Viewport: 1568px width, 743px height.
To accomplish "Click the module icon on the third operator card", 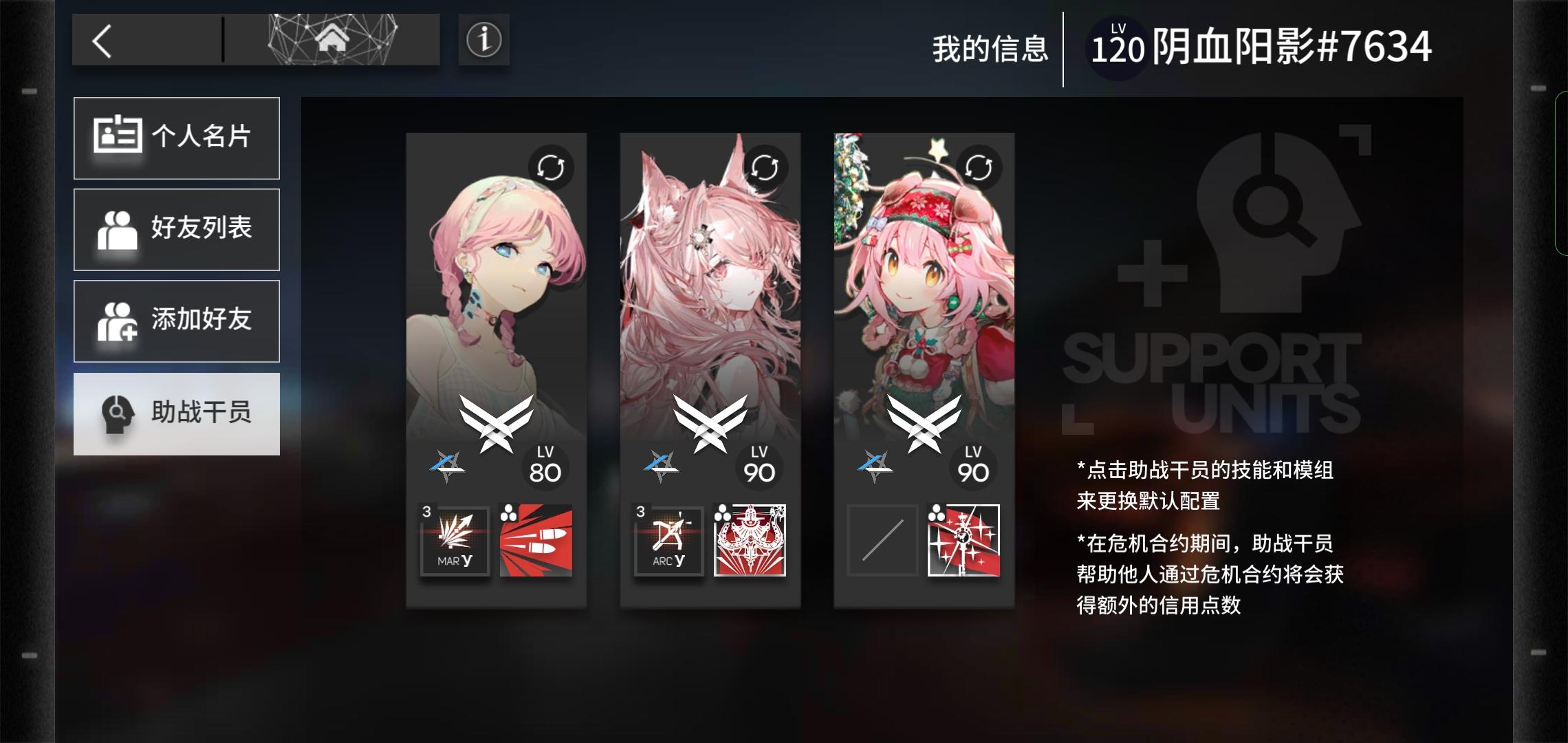I will [x=963, y=541].
